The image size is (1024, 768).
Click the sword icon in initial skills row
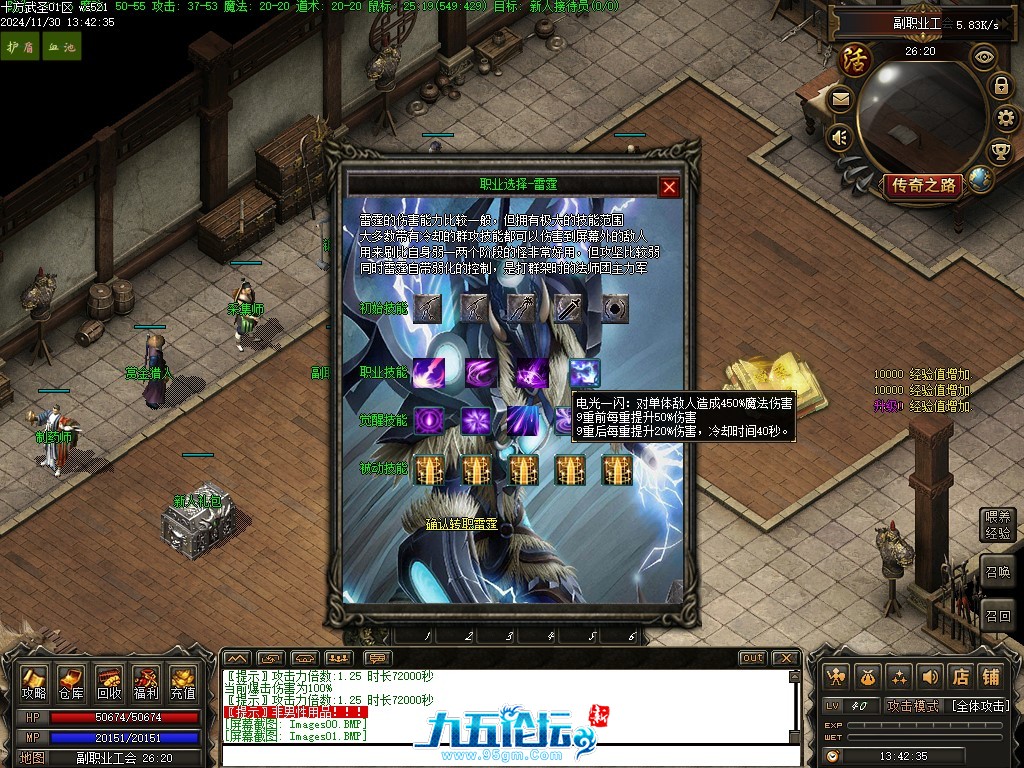click(x=567, y=309)
